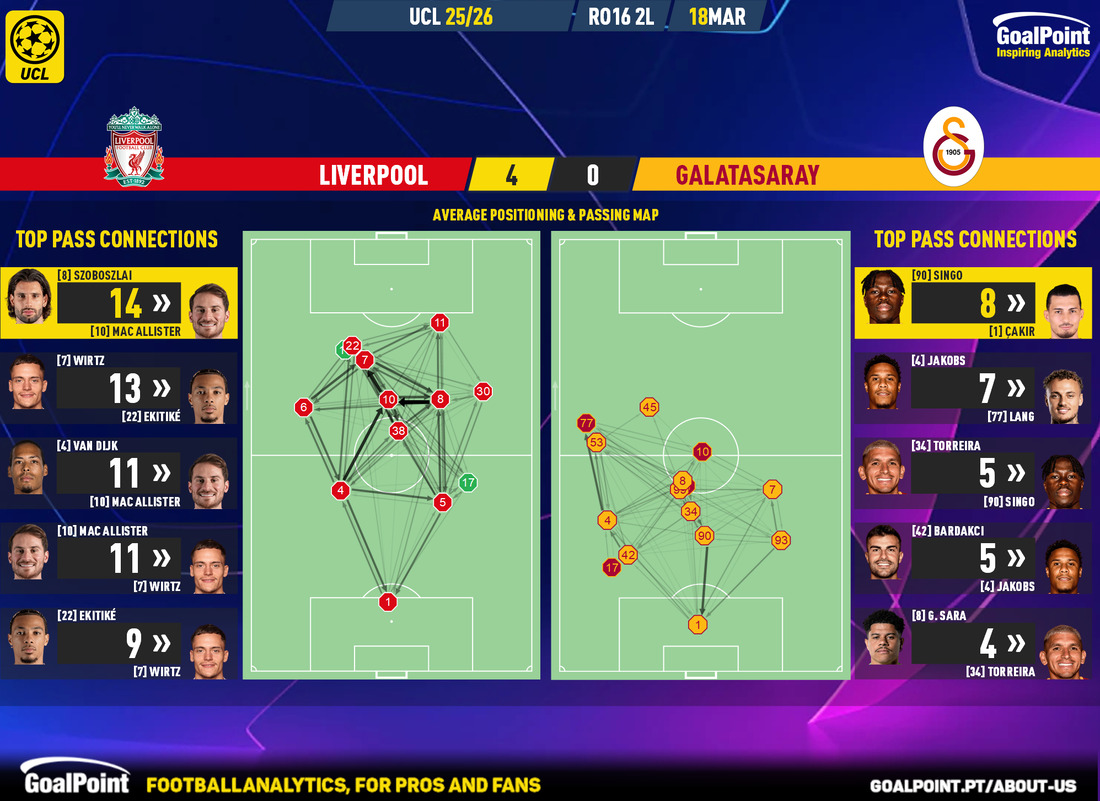This screenshot has width=1100, height=801.
Task: Select the Szoboszlai to Mac Allister connection row
Action: (x=119, y=303)
